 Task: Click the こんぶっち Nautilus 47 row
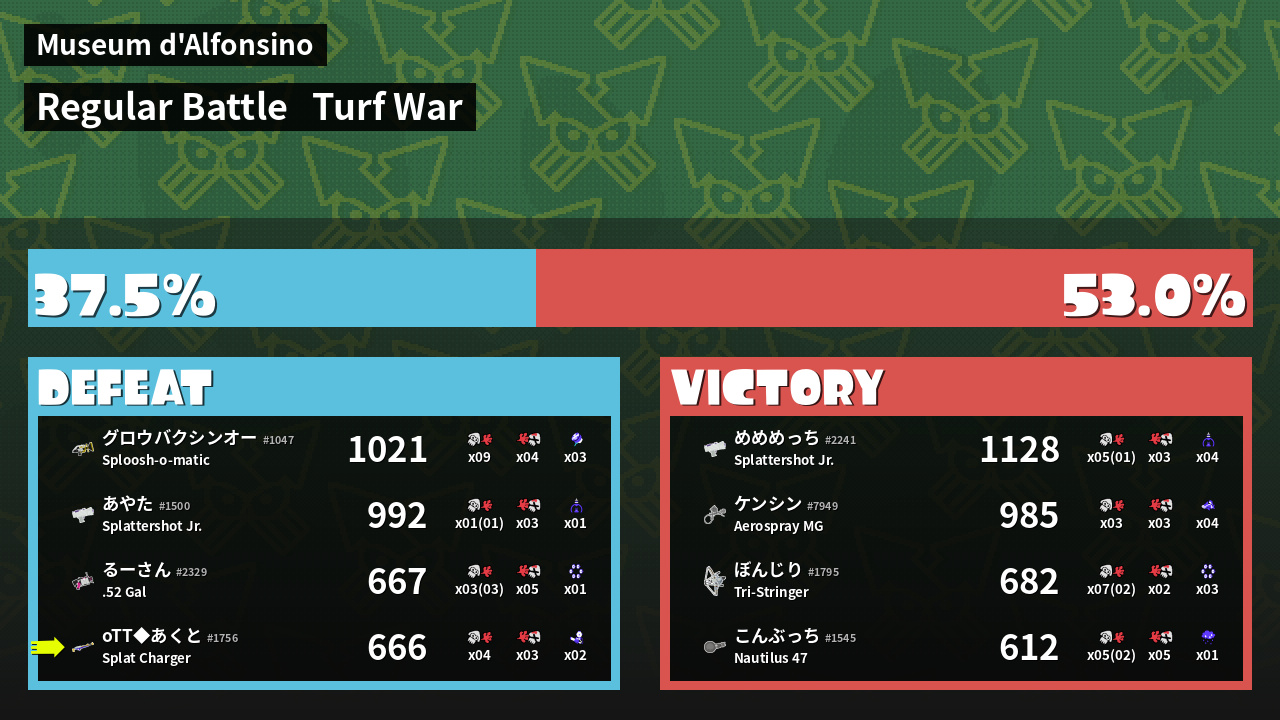point(956,647)
